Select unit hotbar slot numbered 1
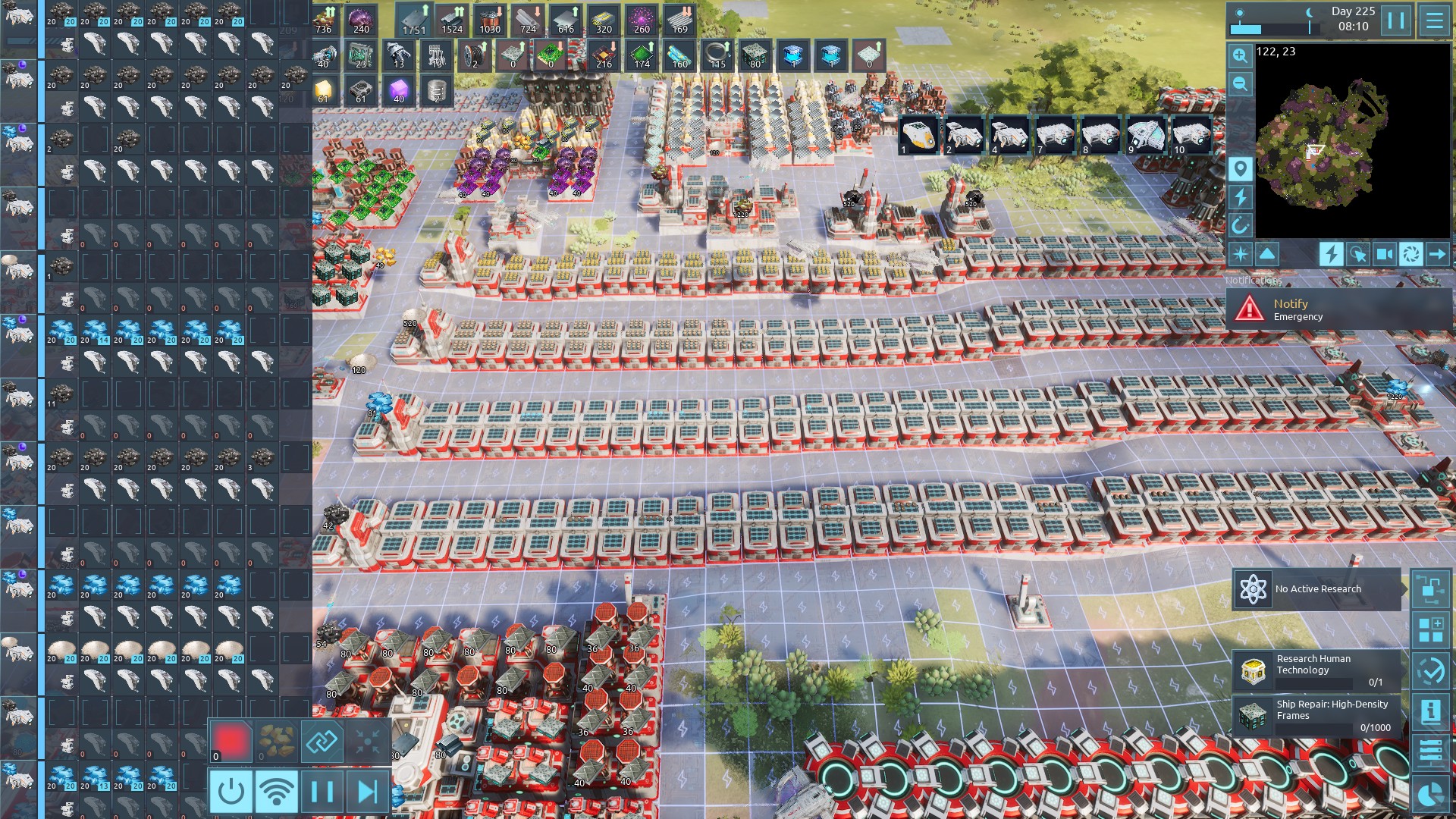This screenshot has height=819, width=1456. [x=918, y=136]
